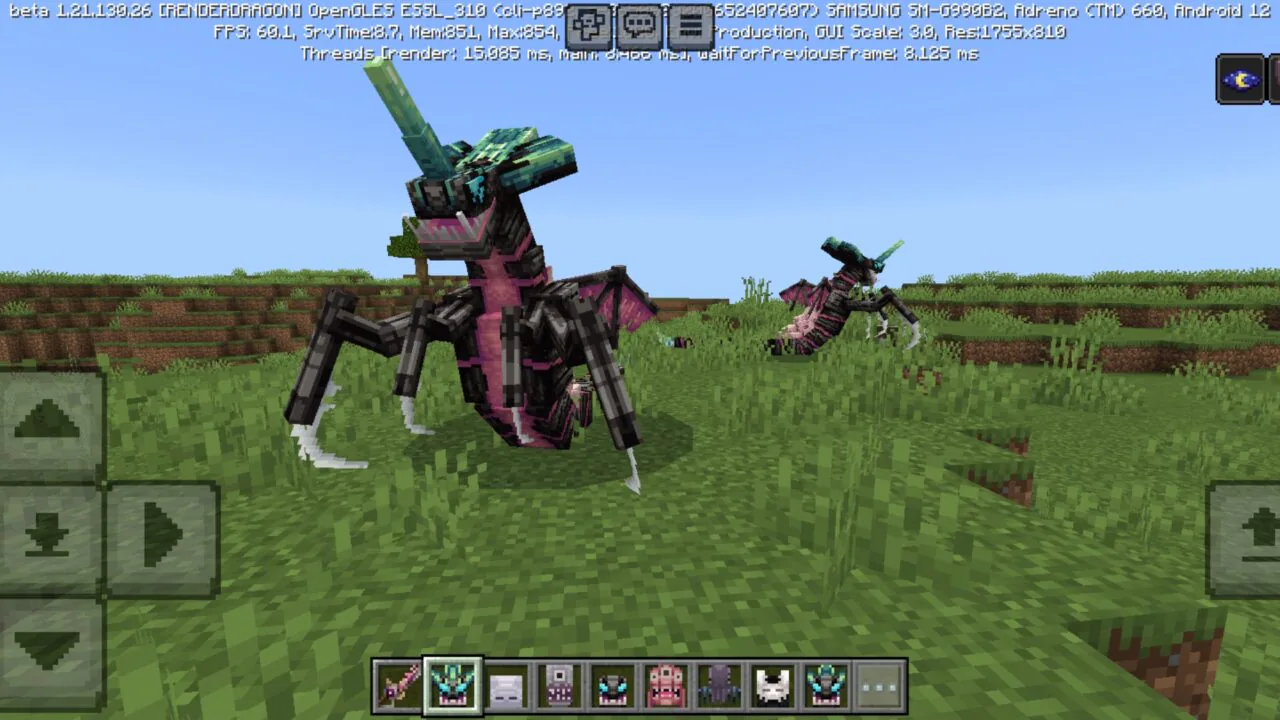Pick the purple totem block in the hotbar

[x=558, y=685]
